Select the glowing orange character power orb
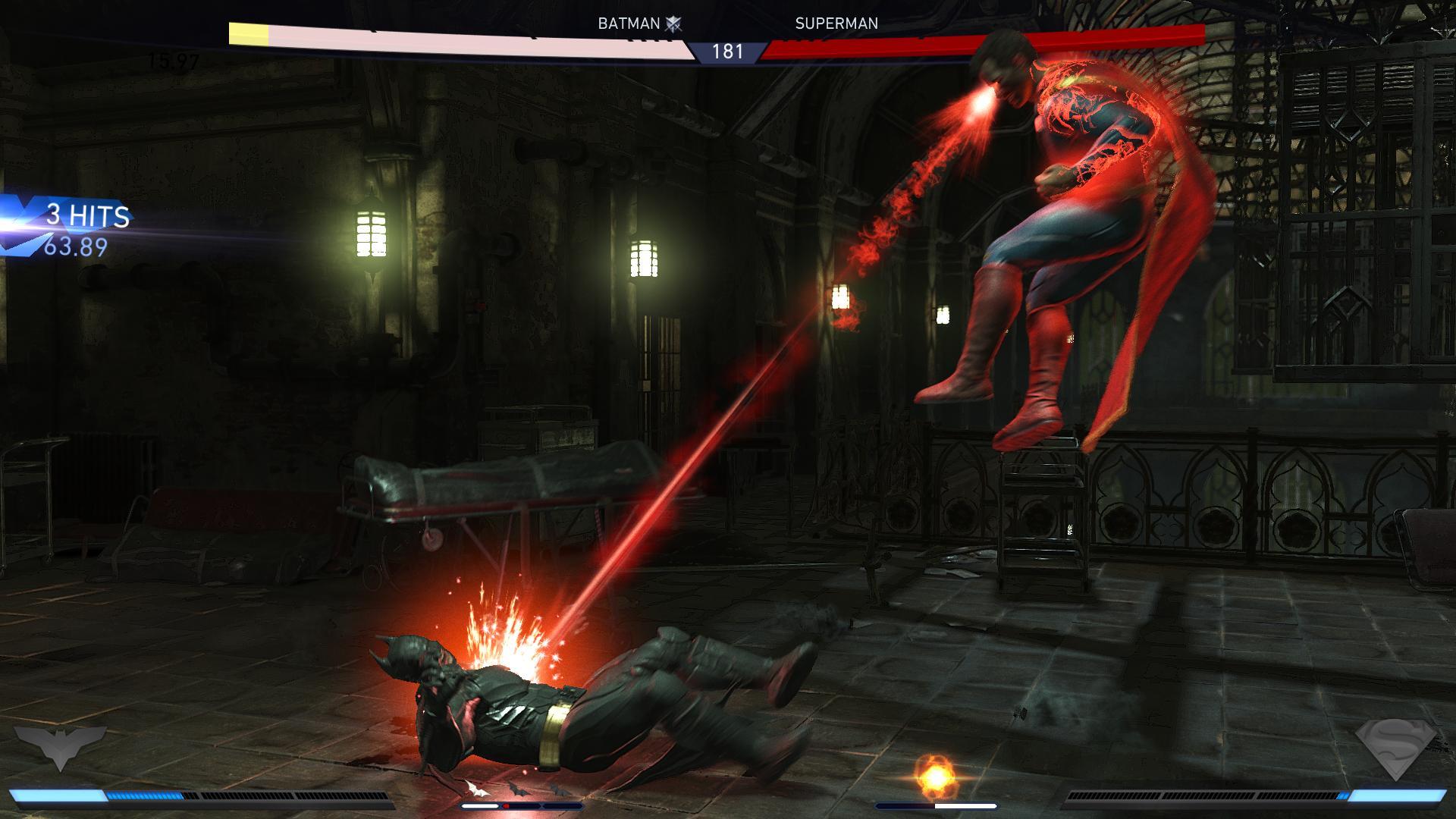Image resolution: width=1456 pixels, height=819 pixels. point(935,775)
